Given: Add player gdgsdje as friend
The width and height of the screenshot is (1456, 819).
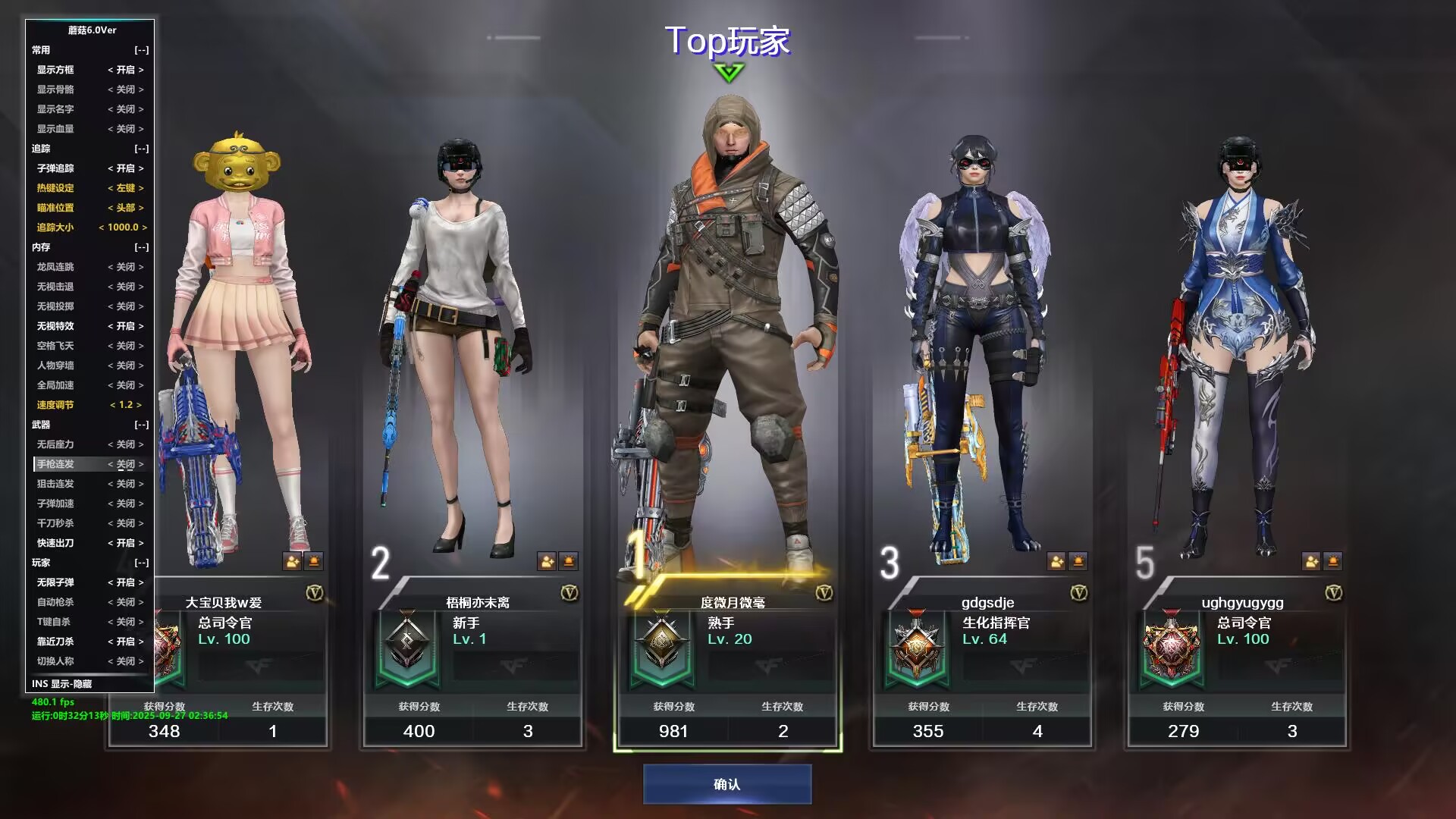Looking at the screenshot, I should tap(1056, 561).
